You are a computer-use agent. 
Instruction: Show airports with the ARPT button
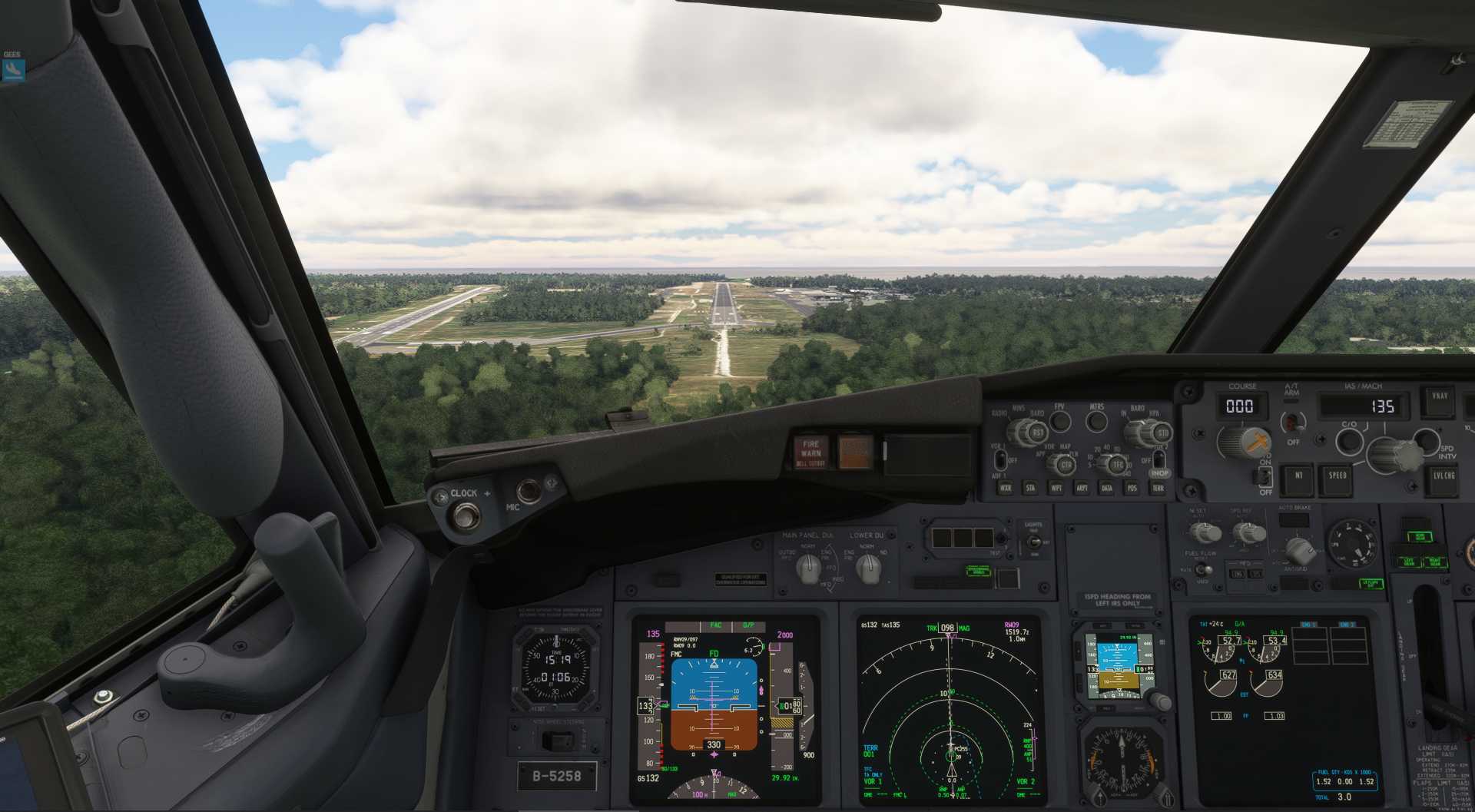(1082, 488)
